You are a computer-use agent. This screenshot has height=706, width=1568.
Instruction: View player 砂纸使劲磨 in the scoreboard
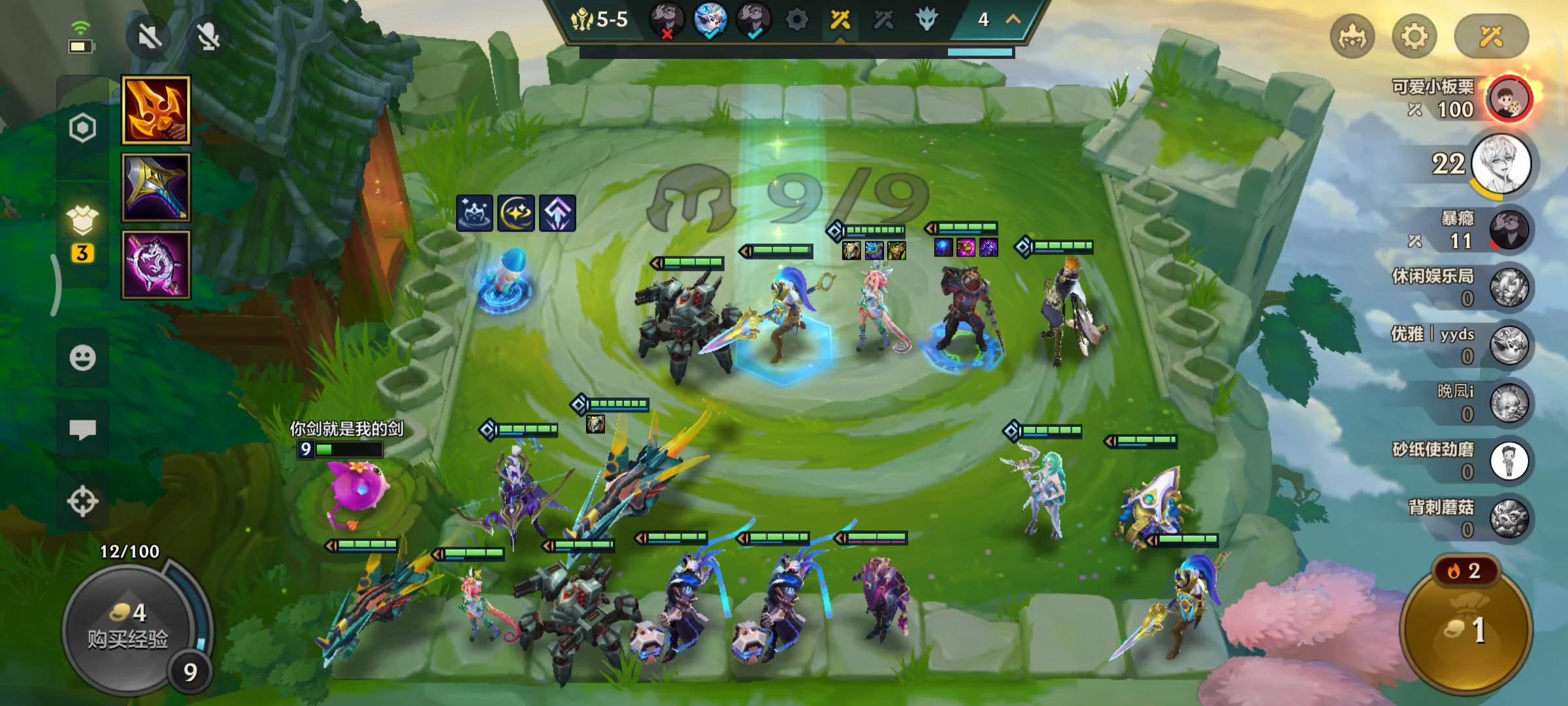(x=1509, y=460)
